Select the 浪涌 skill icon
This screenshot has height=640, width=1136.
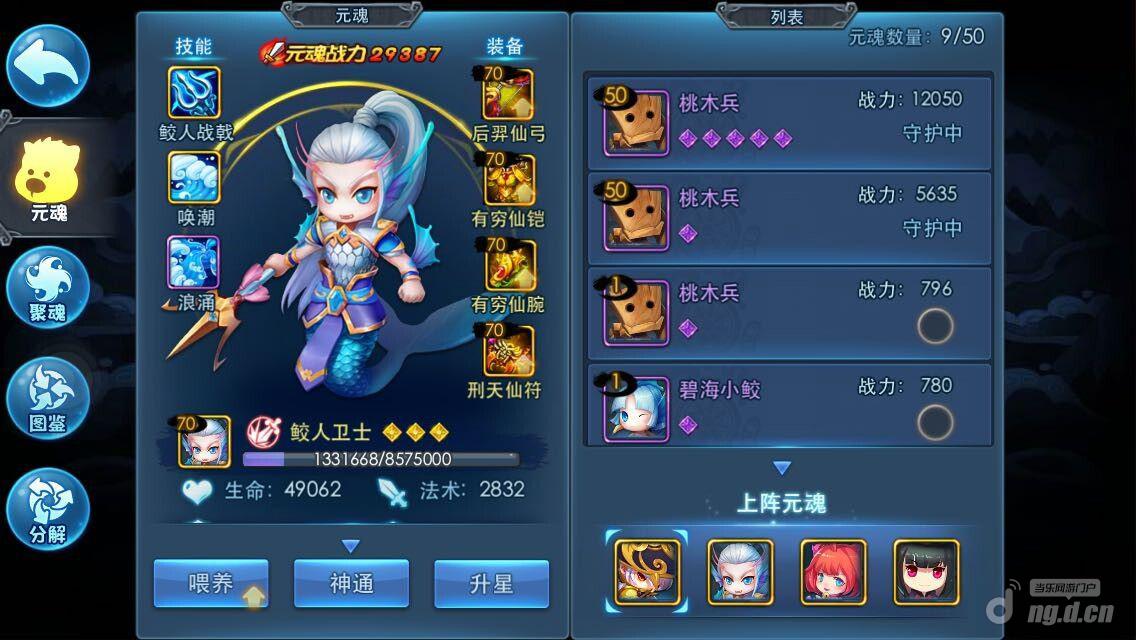pos(194,263)
